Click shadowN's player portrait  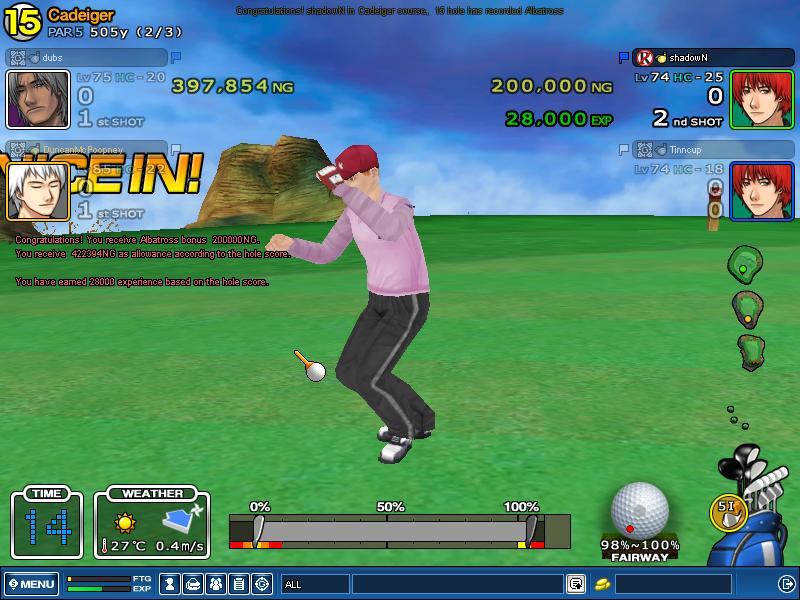tap(762, 99)
